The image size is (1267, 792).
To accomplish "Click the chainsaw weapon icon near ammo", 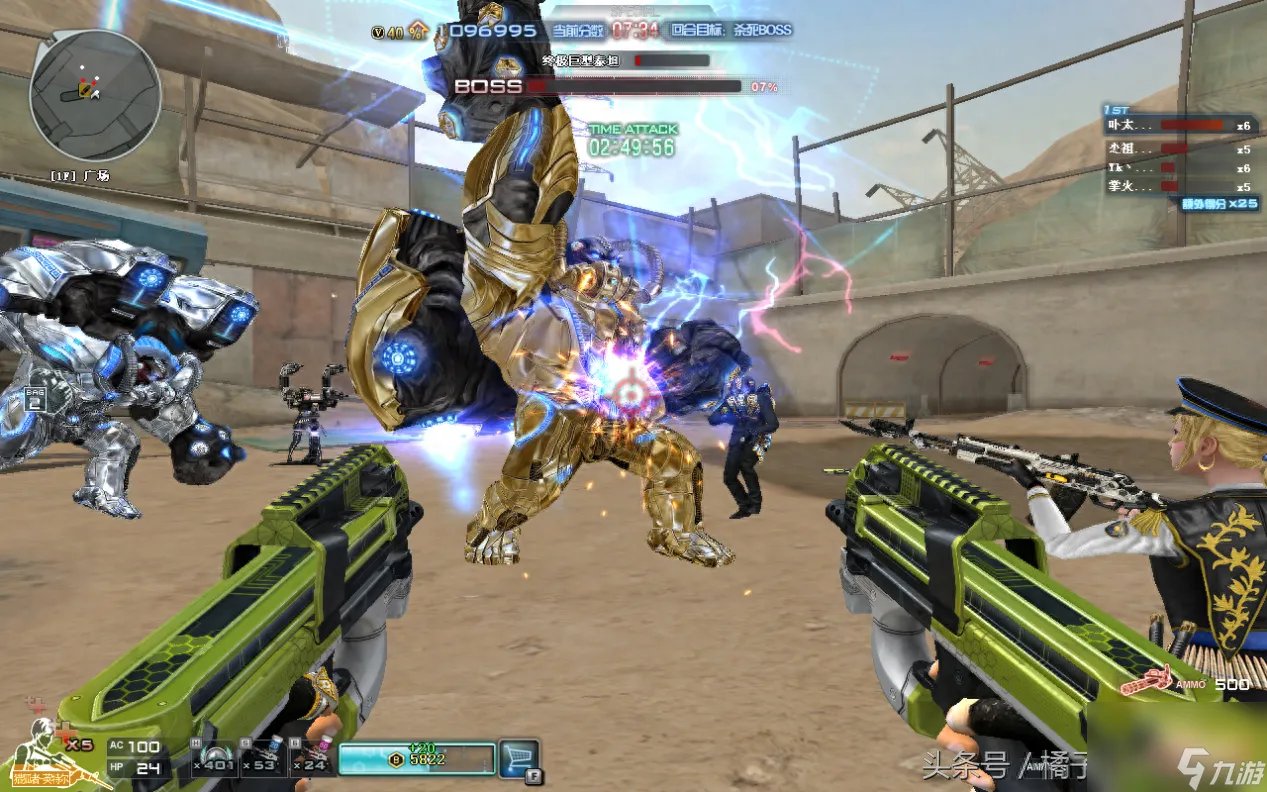I will (1146, 681).
